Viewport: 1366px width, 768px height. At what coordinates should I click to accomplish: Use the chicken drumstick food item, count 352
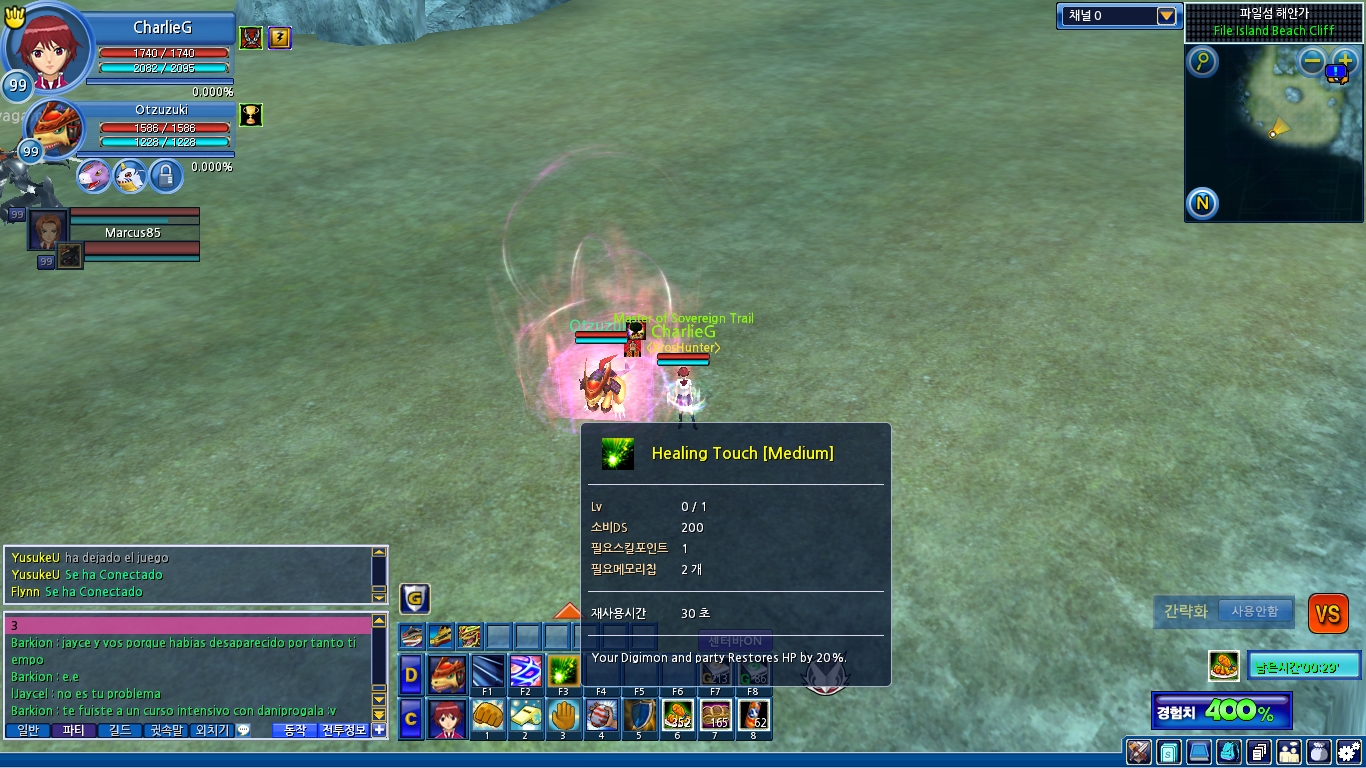pos(678,716)
